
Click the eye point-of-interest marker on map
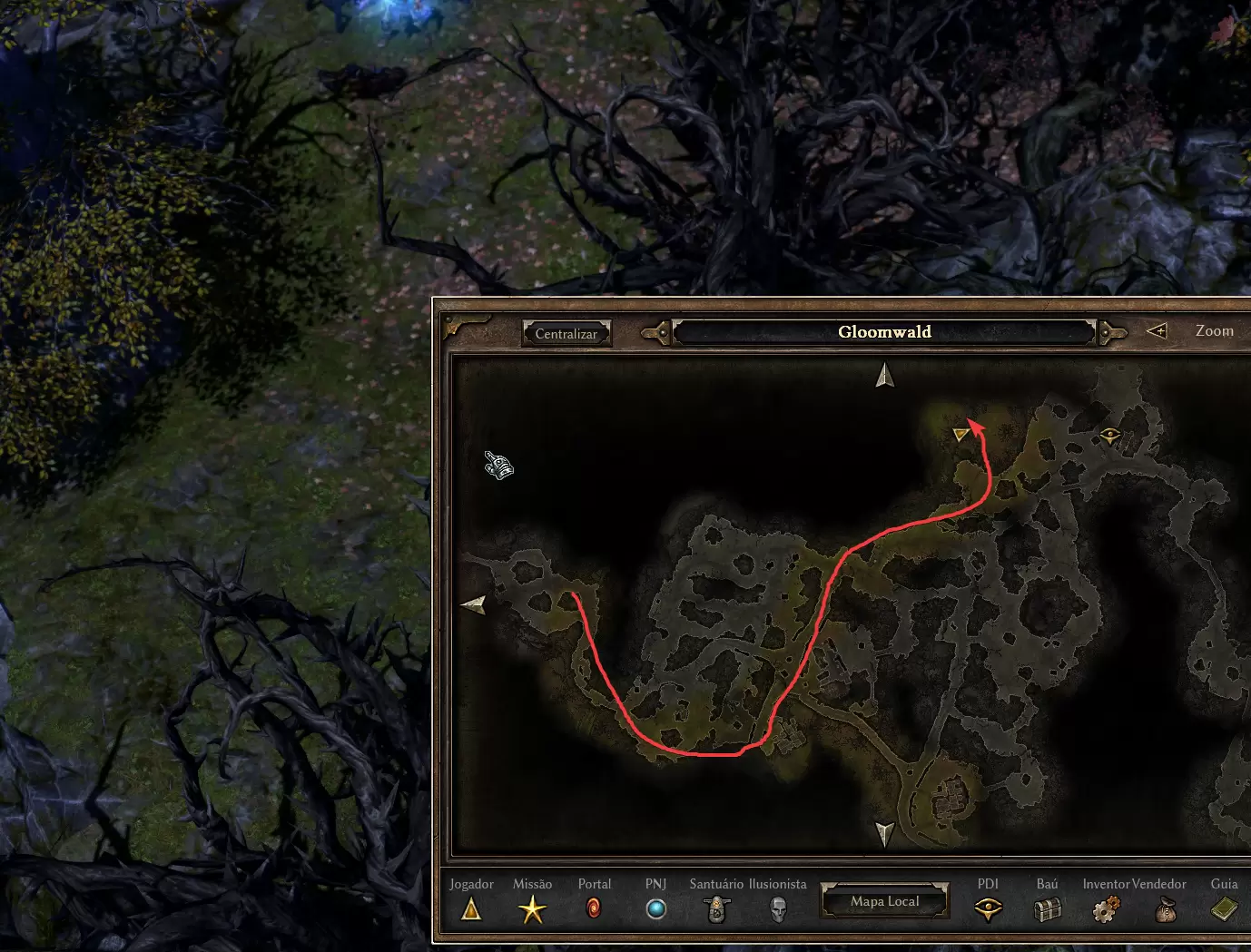pyautogui.click(x=1109, y=437)
